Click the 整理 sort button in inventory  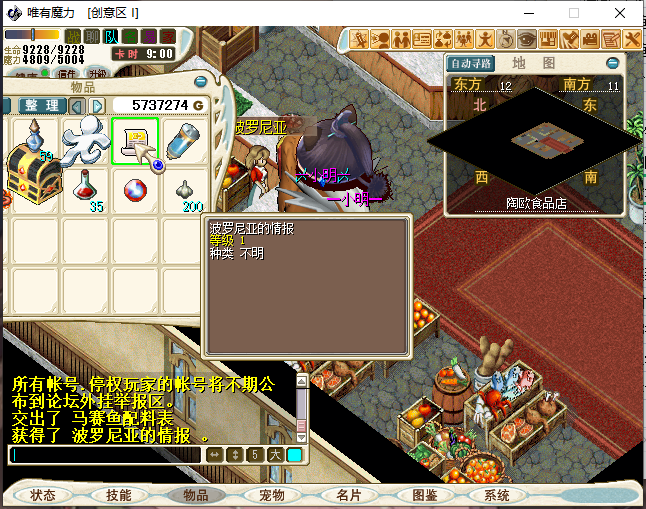41,105
